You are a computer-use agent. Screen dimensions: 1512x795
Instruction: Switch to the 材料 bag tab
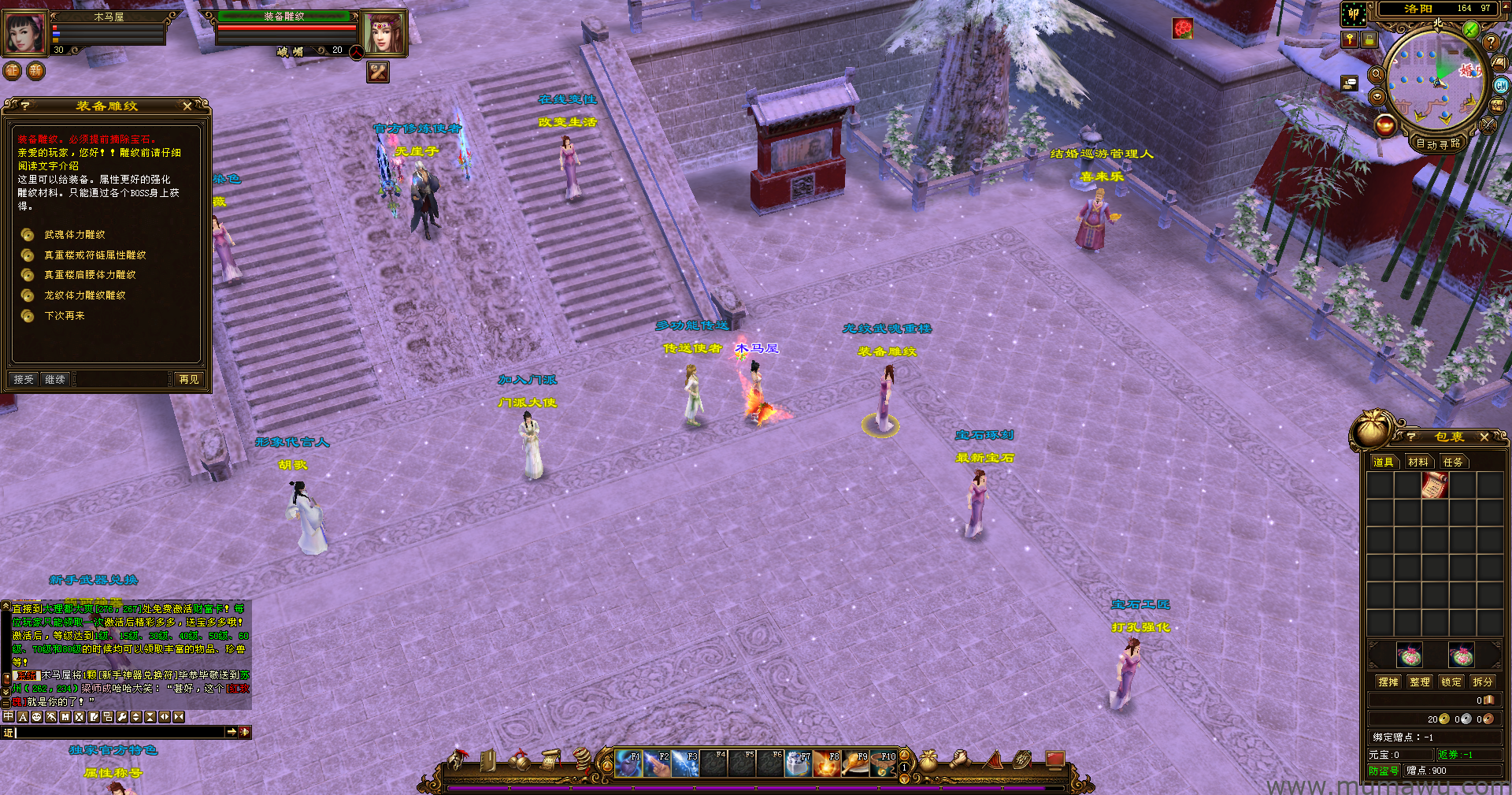(x=1417, y=462)
